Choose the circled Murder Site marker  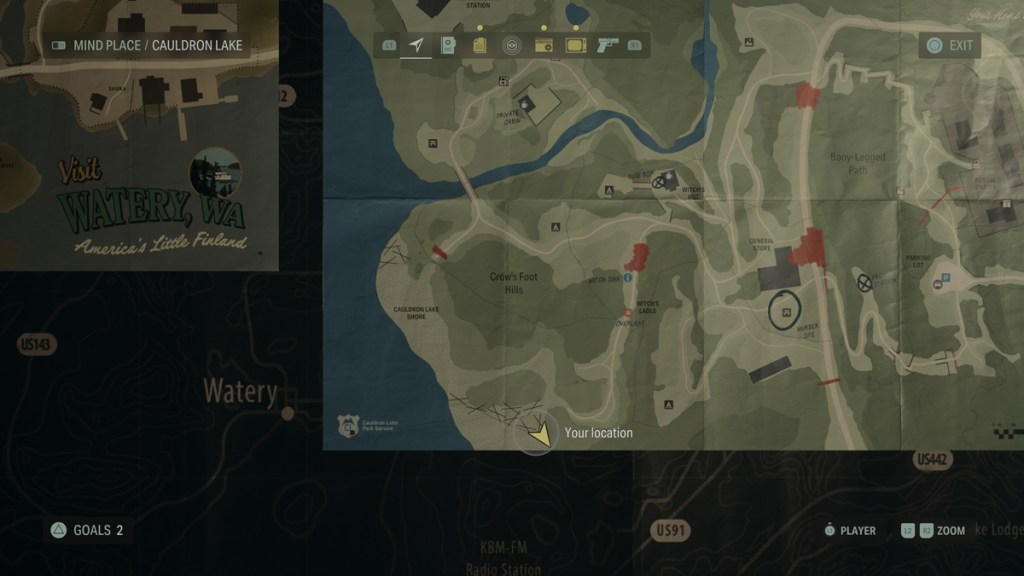coord(787,311)
